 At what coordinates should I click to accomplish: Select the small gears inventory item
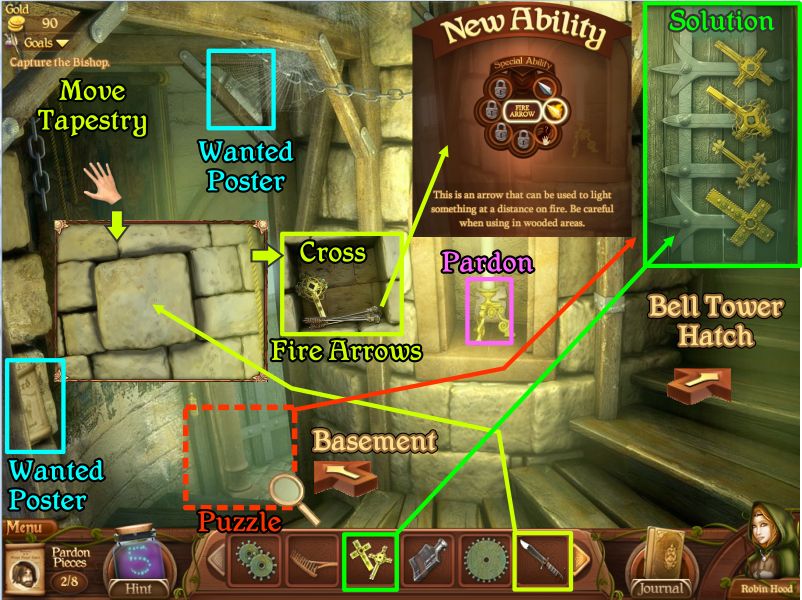(254, 561)
